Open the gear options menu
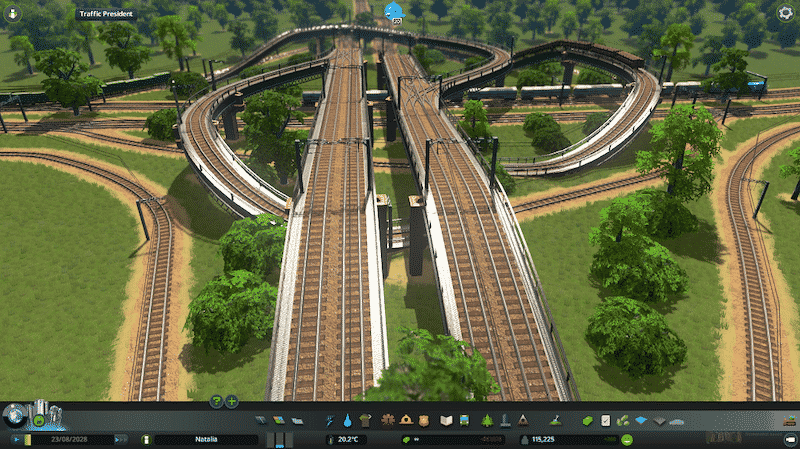 click(786, 14)
